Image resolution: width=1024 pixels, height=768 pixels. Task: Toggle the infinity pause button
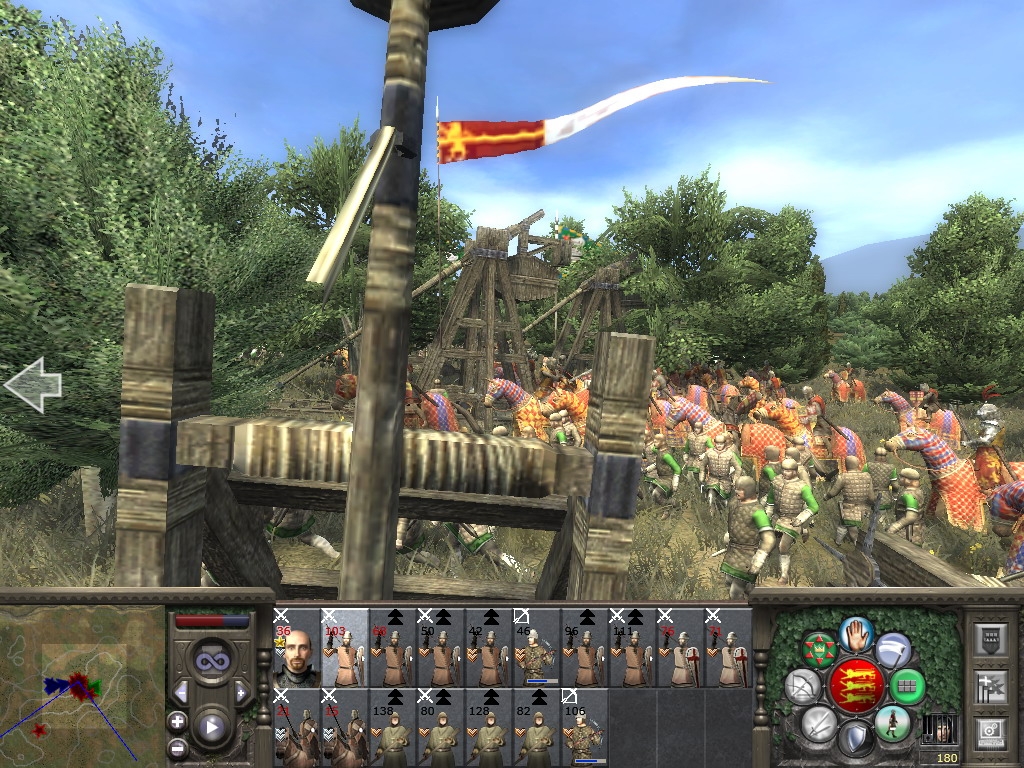pos(211,660)
